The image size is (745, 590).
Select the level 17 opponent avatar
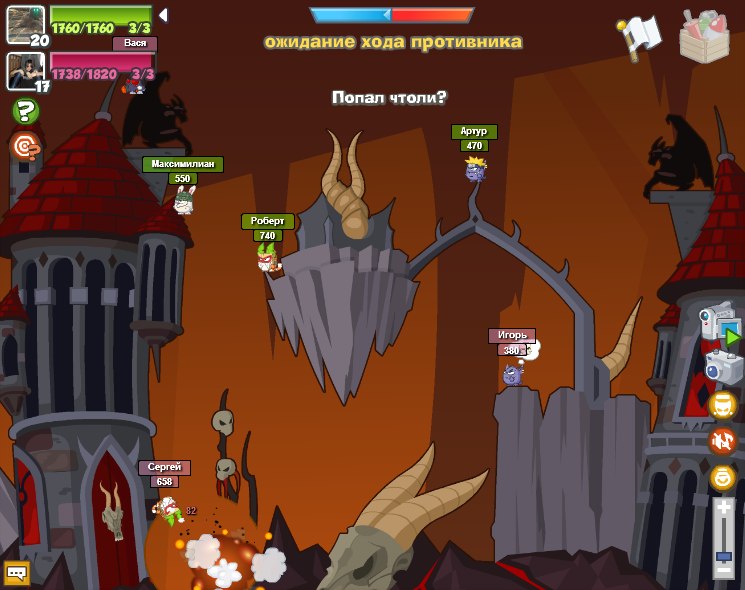25,70
